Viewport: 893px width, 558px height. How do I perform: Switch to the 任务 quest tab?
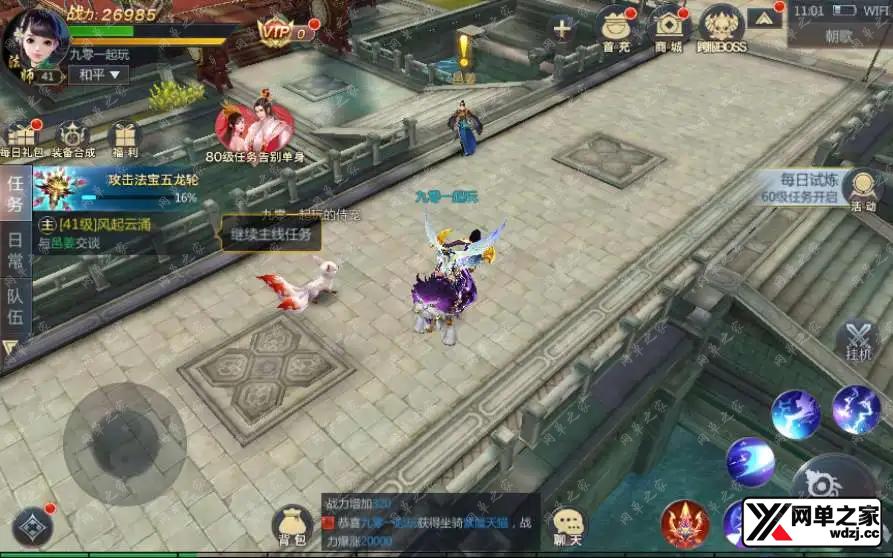15,193
